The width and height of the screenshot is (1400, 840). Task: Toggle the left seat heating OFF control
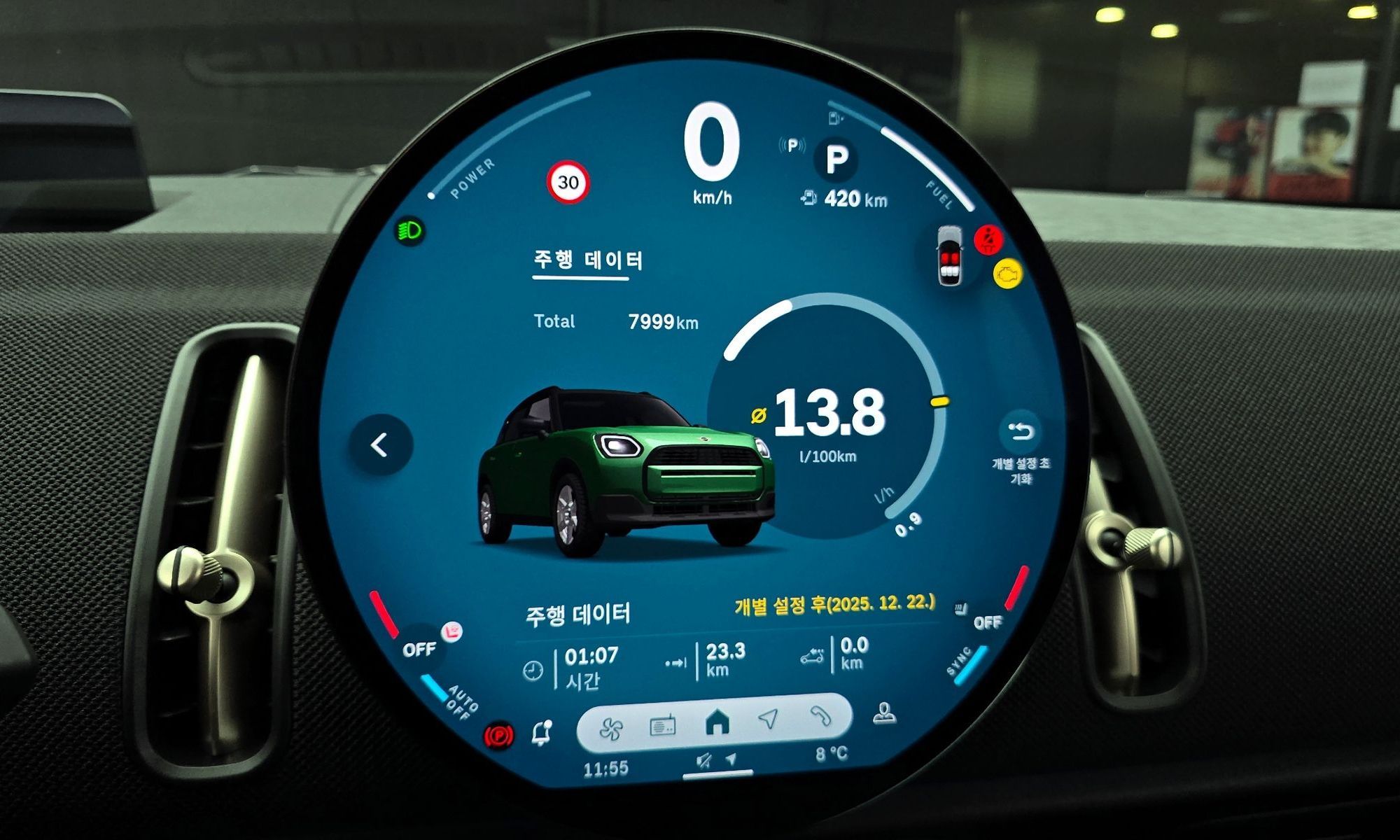point(421,649)
